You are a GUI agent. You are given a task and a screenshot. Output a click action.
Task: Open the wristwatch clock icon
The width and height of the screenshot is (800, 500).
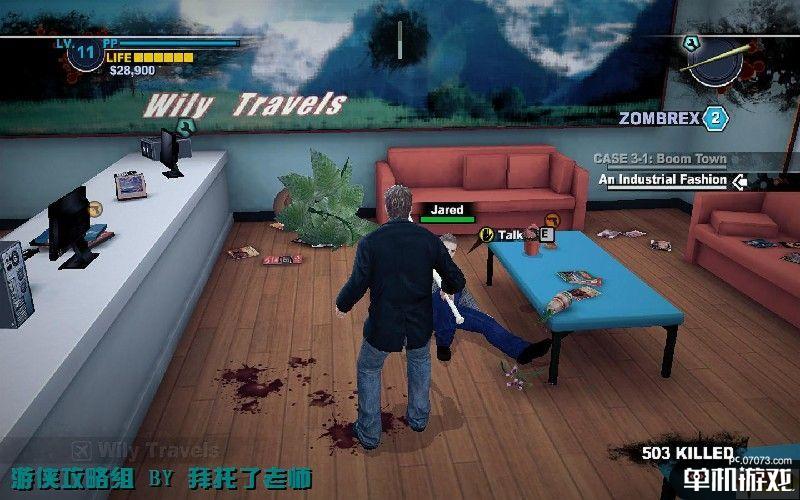click(x=715, y=61)
